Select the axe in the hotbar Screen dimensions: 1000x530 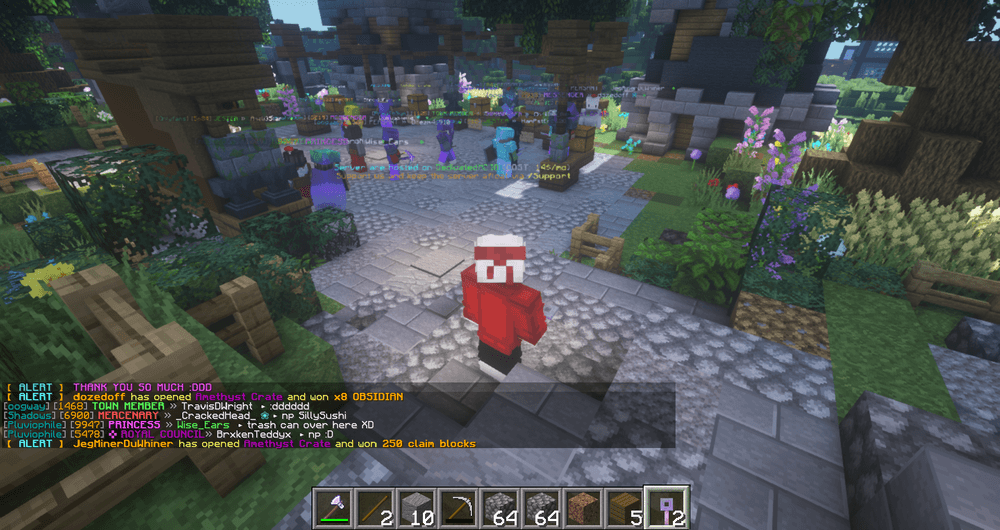pyautogui.click(x=335, y=507)
